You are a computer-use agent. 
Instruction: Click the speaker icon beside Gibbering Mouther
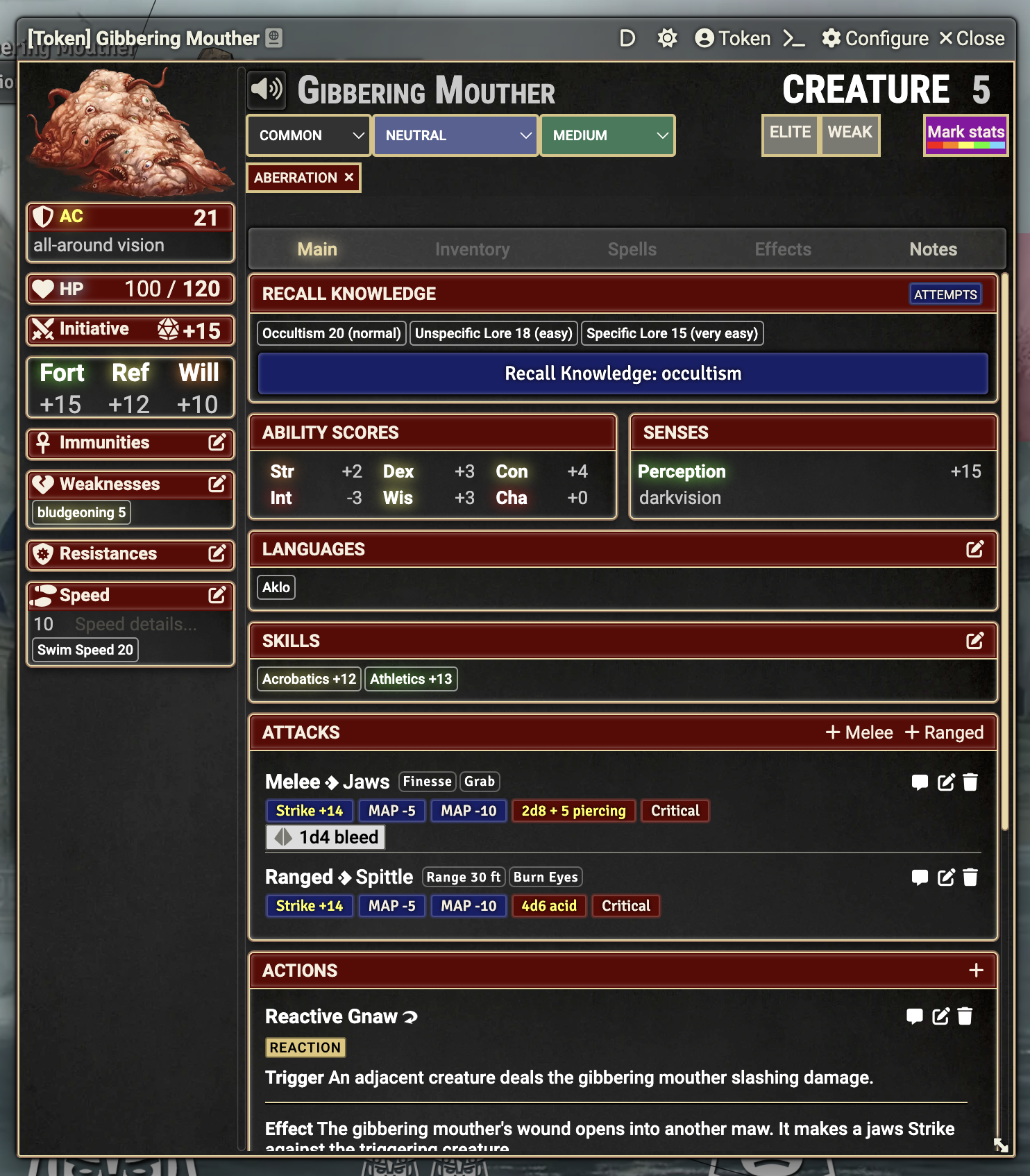point(267,89)
